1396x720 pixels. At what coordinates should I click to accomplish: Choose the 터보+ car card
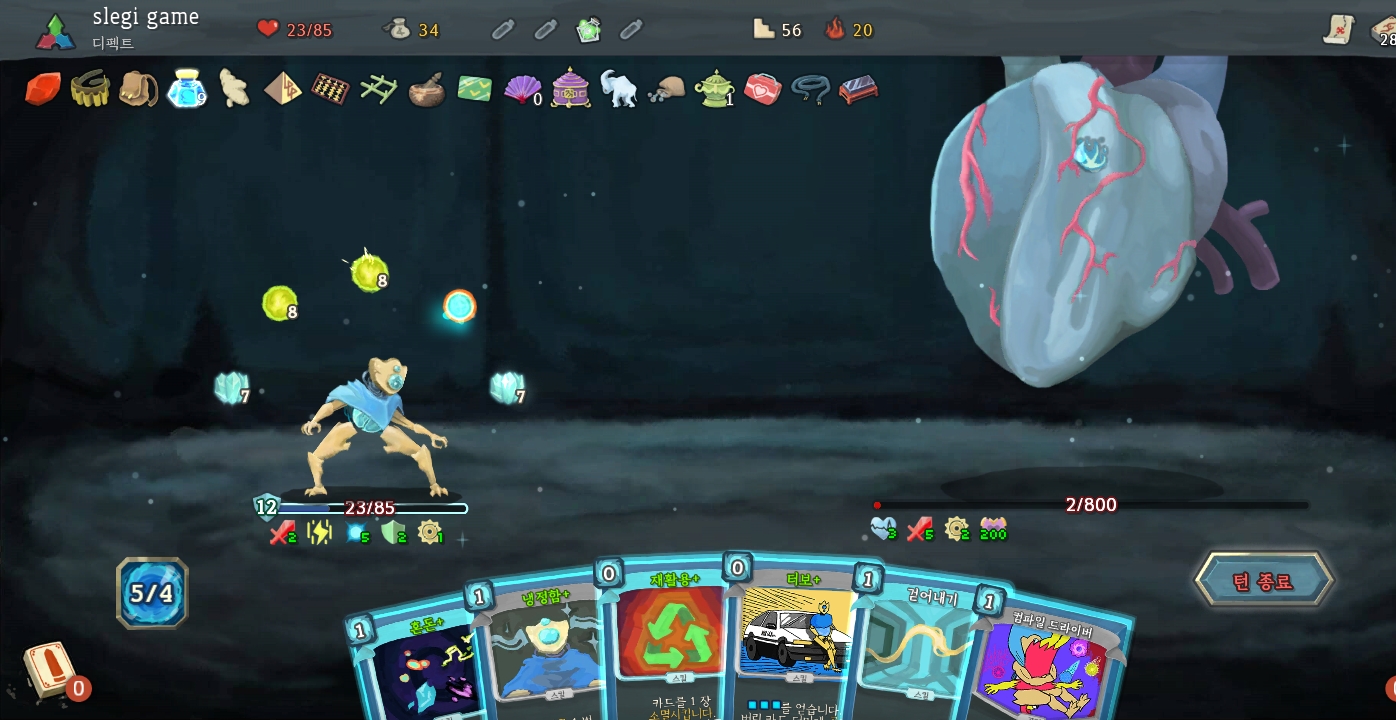point(795,640)
